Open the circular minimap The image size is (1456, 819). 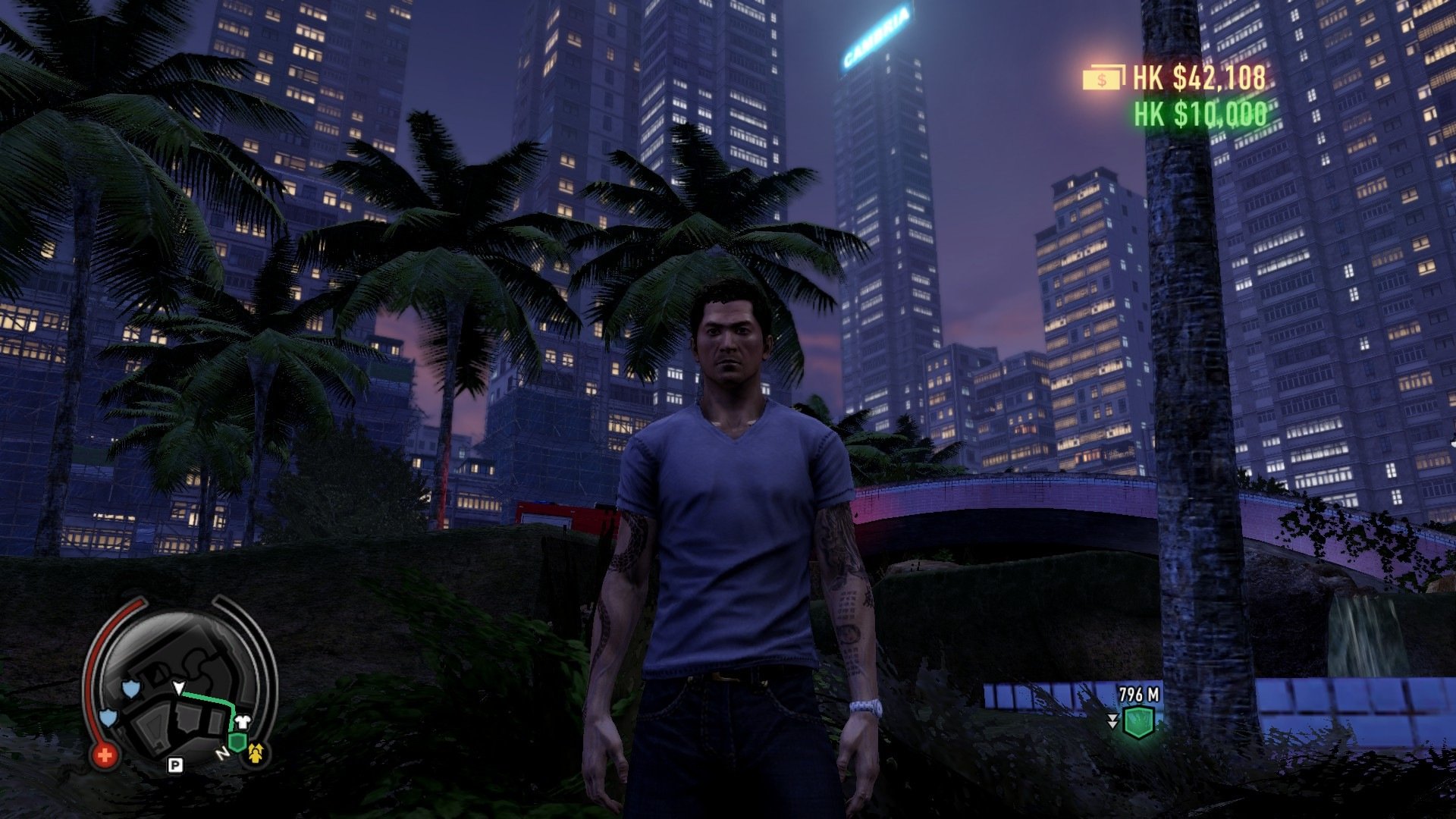tap(182, 690)
